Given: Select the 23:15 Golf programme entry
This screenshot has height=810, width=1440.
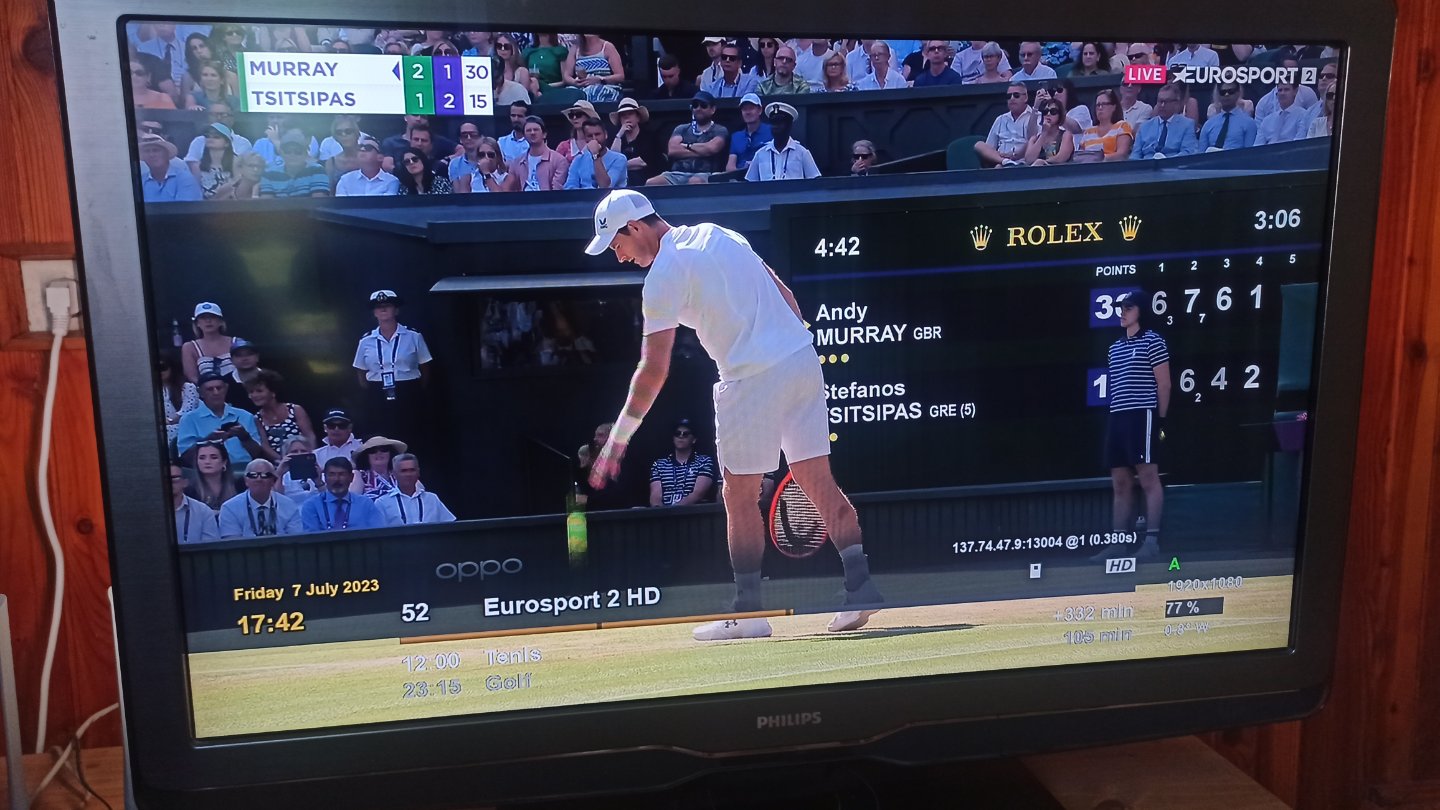Looking at the screenshot, I should (467, 686).
